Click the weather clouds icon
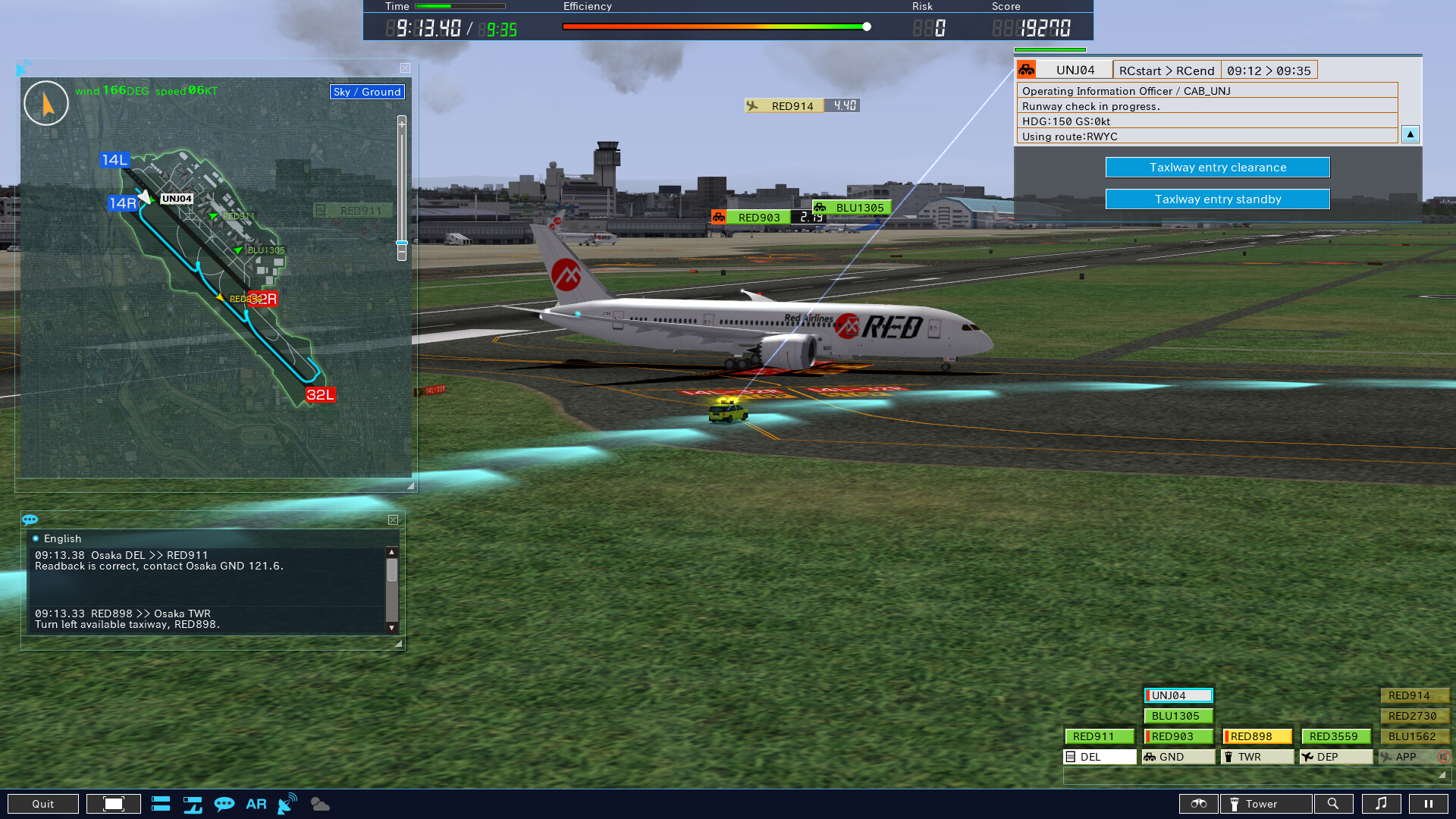Image resolution: width=1456 pixels, height=819 pixels. click(x=319, y=804)
